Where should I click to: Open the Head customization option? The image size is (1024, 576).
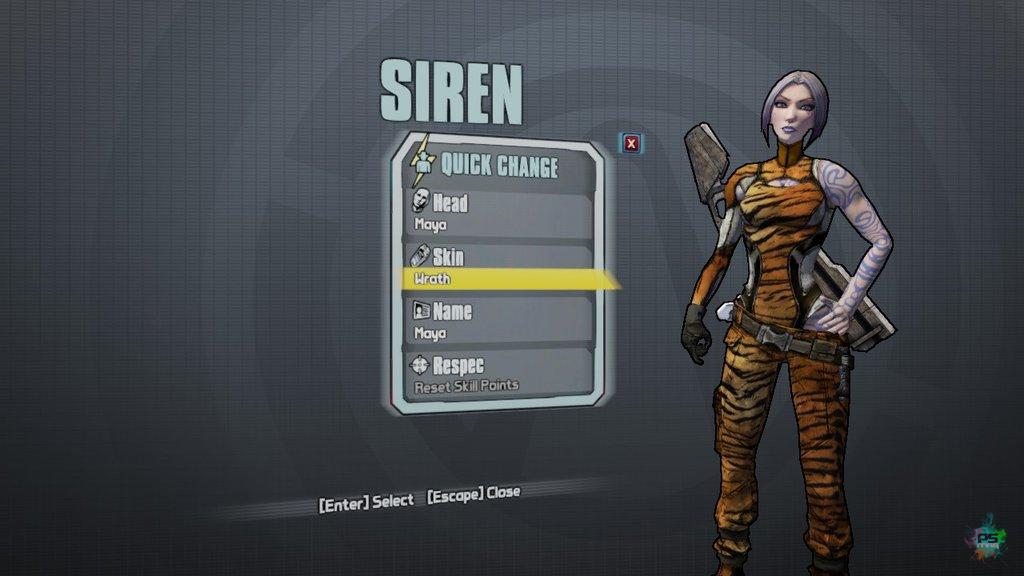coord(500,212)
